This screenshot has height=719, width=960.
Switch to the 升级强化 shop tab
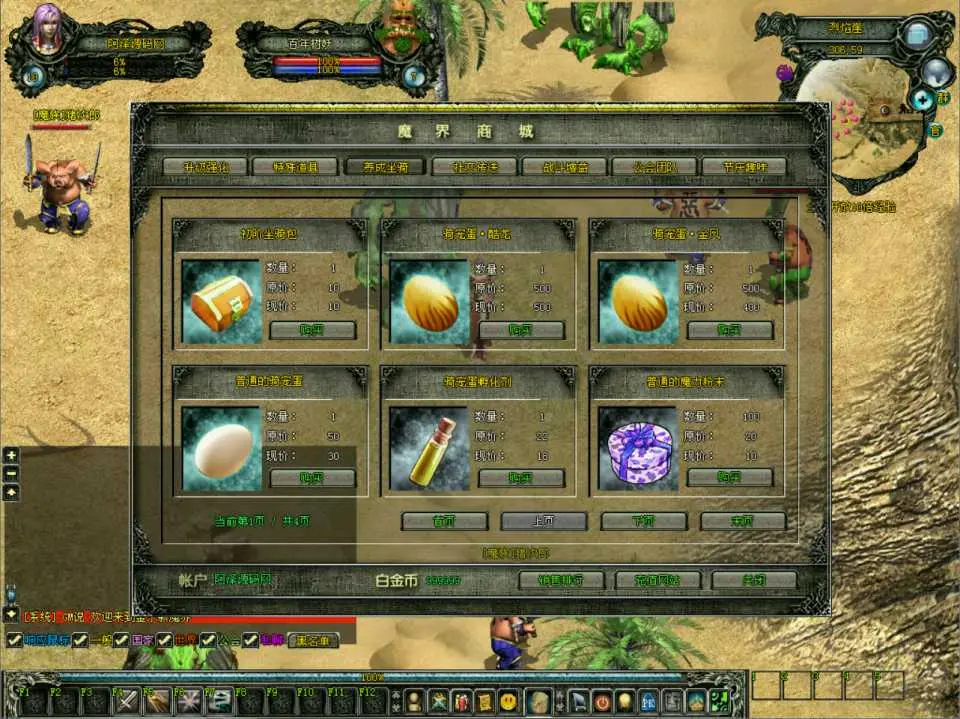(x=207, y=167)
